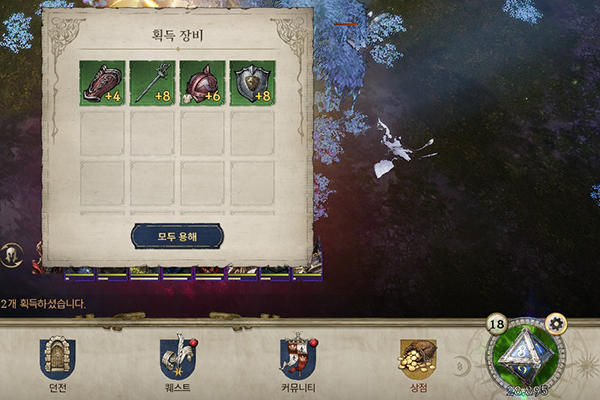Select the +6 red helmet slot

pyautogui.click(x=203, y=83)
